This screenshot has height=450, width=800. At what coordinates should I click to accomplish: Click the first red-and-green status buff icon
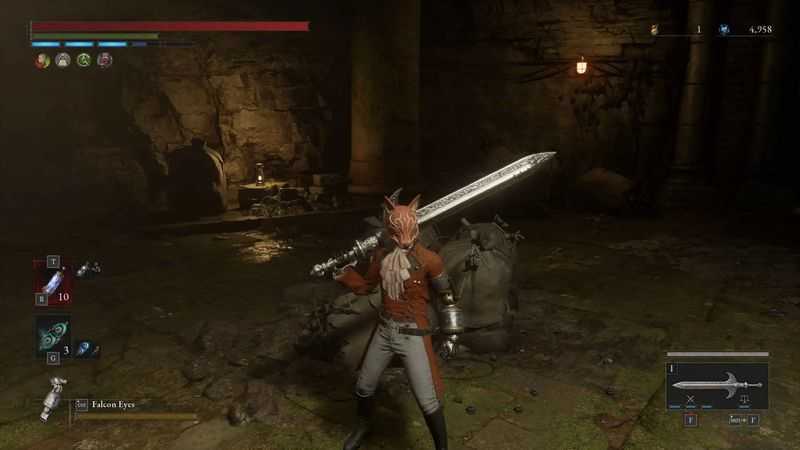pos(42,60)
